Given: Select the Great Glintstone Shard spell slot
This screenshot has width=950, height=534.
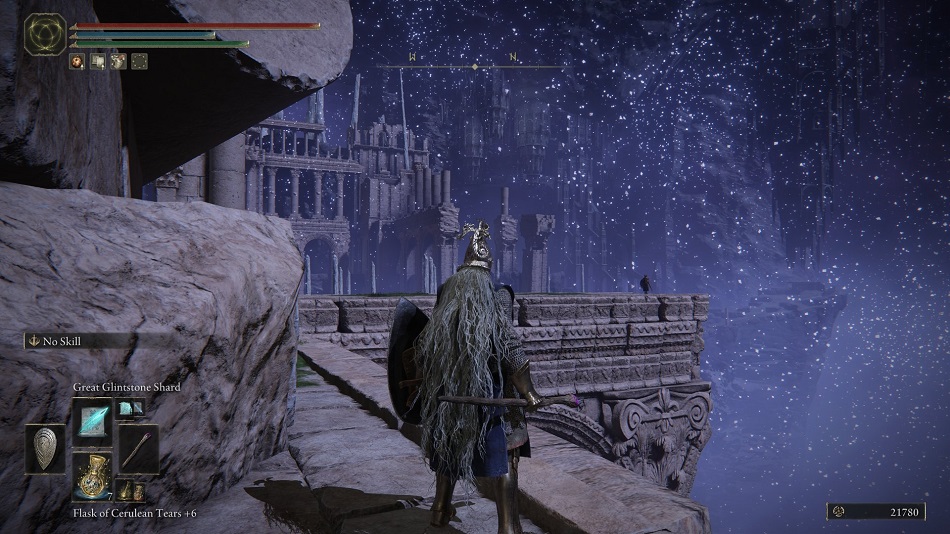Looking at the screenshot, I should click(x=92, y=419).
